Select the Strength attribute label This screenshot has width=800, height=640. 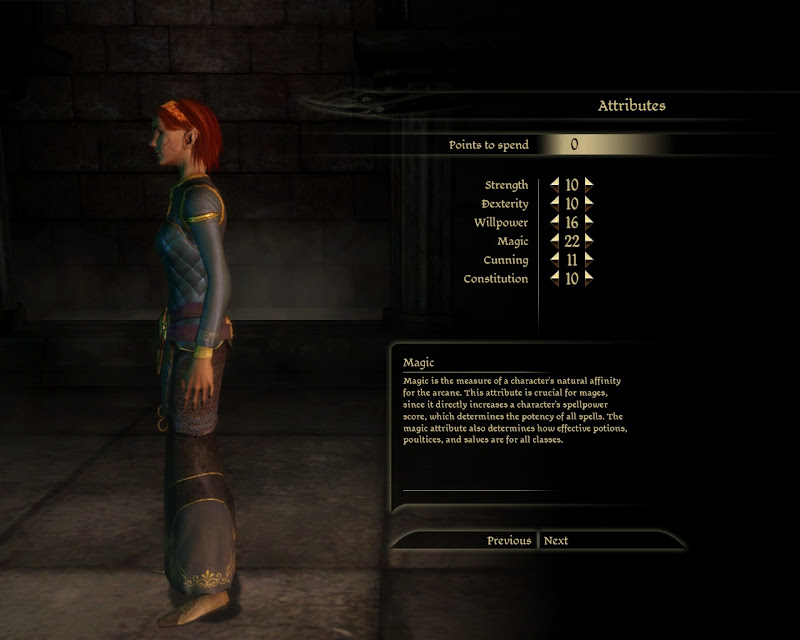pyautogui.click(x=506, y=185)
